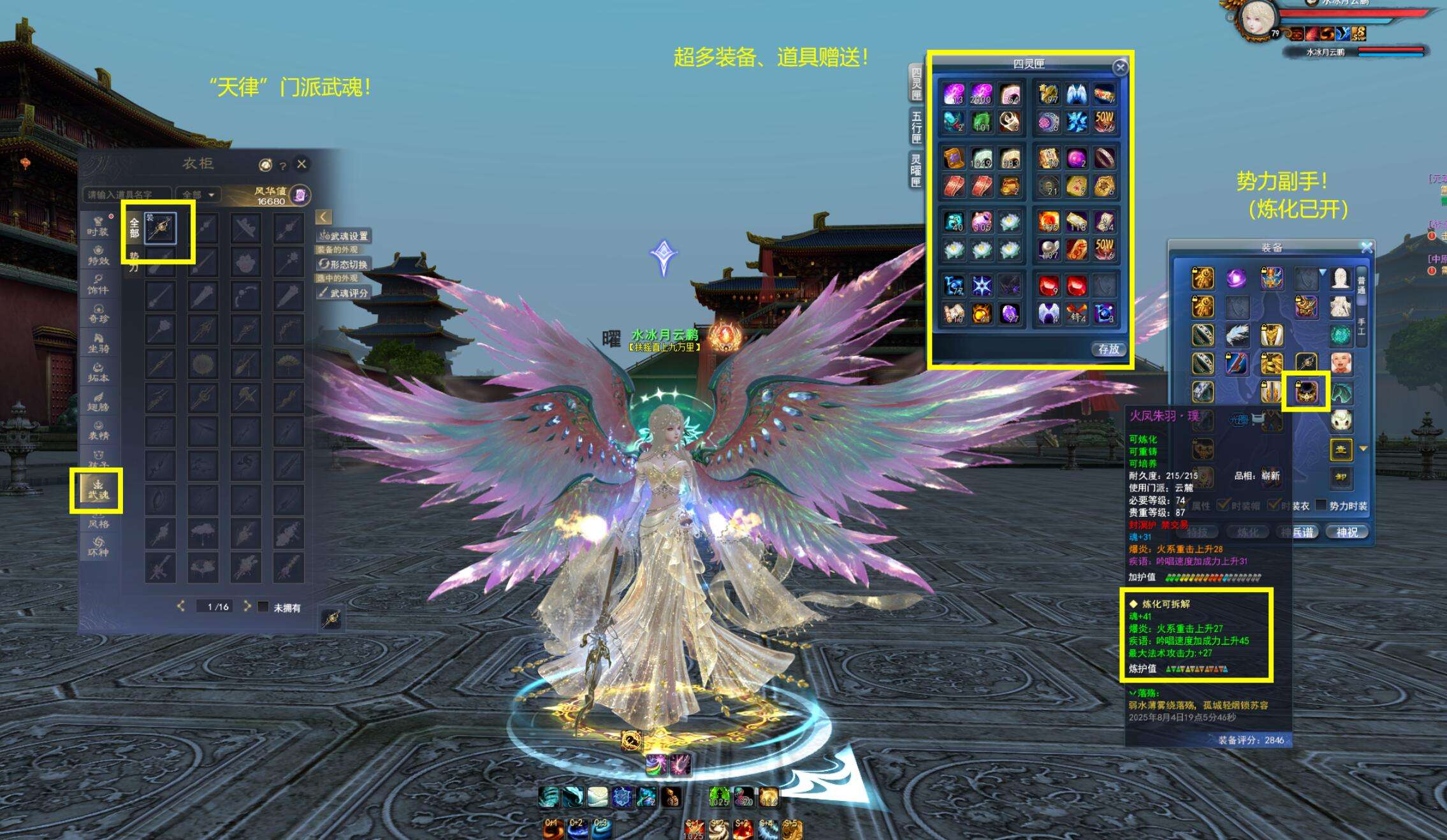Image resolution: width=1447 pixels, height=840 pixels.
Task: Toggle the 未拥有 not-owned checkbox
Action: [263, 607]
